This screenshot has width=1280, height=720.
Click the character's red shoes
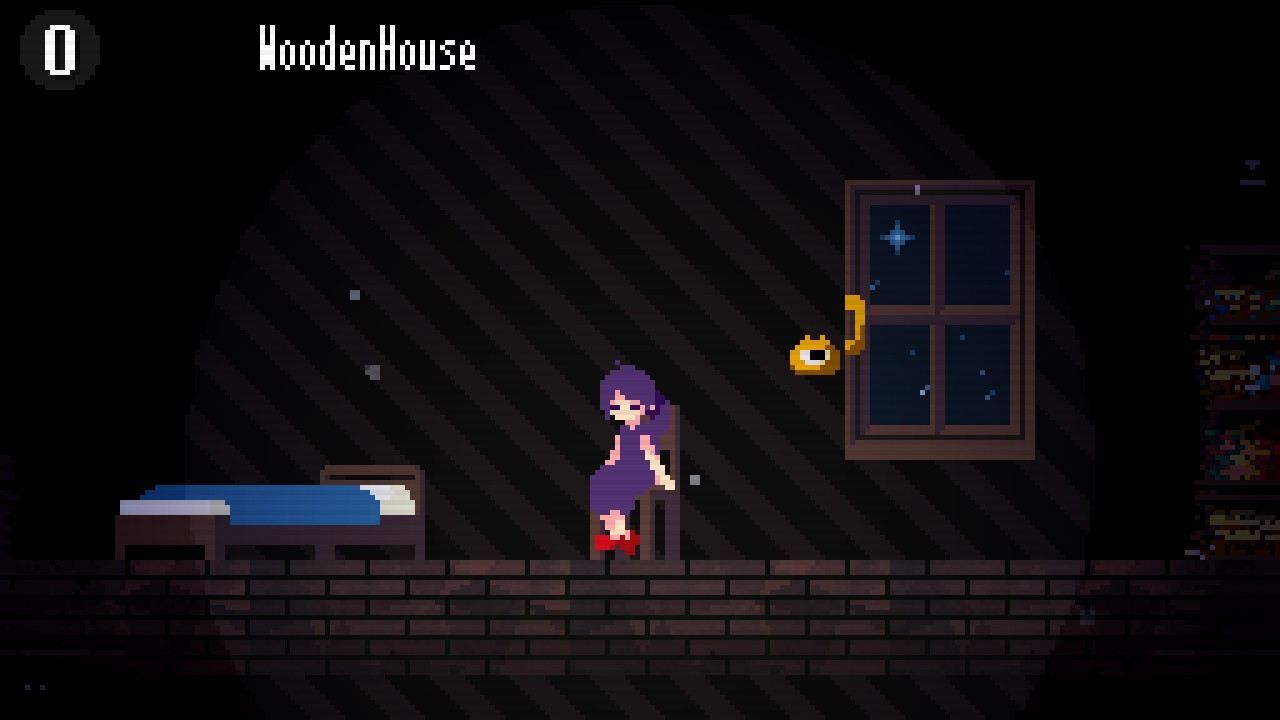(x=618, y=540)
